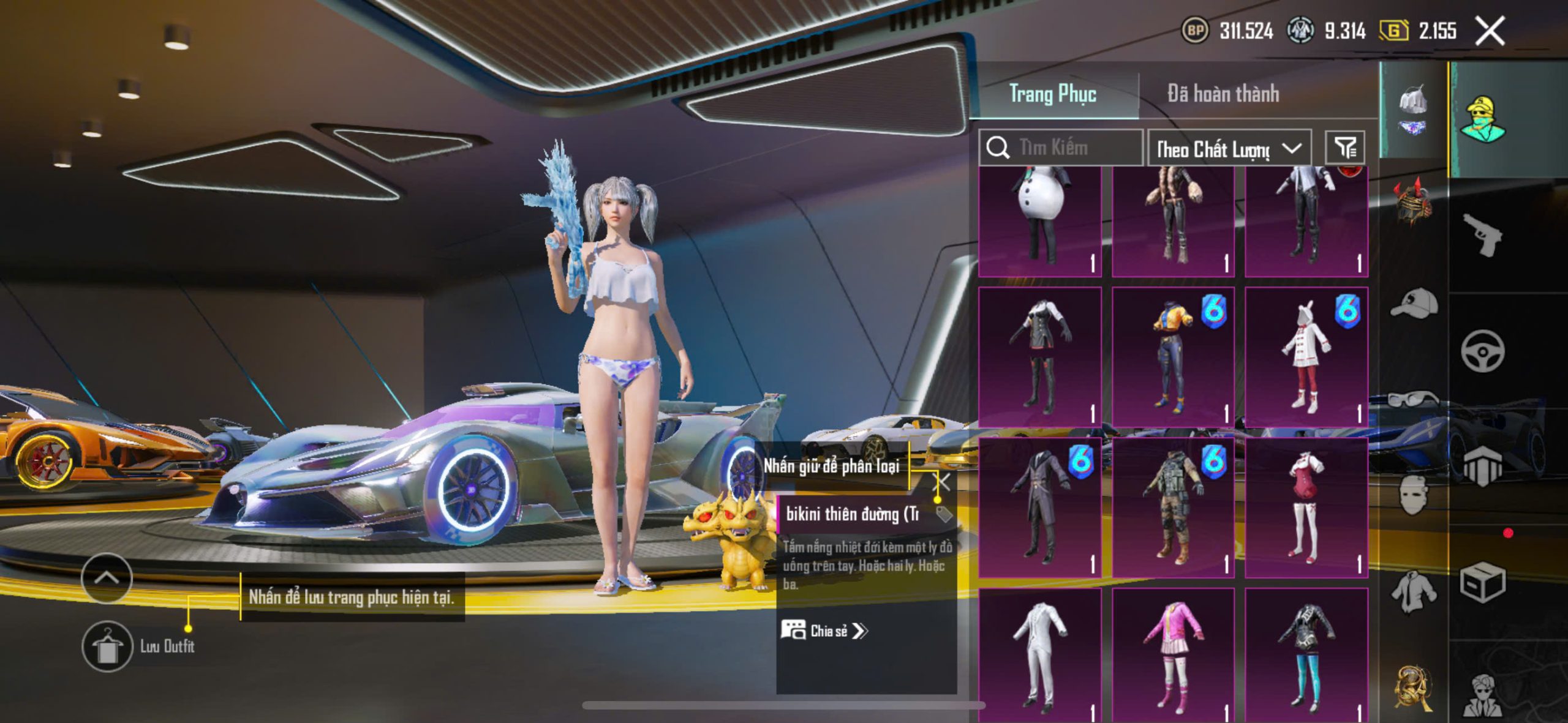Expand the up-arrow circle button
The height and width of the screenshot is (723, 1568).
click(x=107, y=578)
